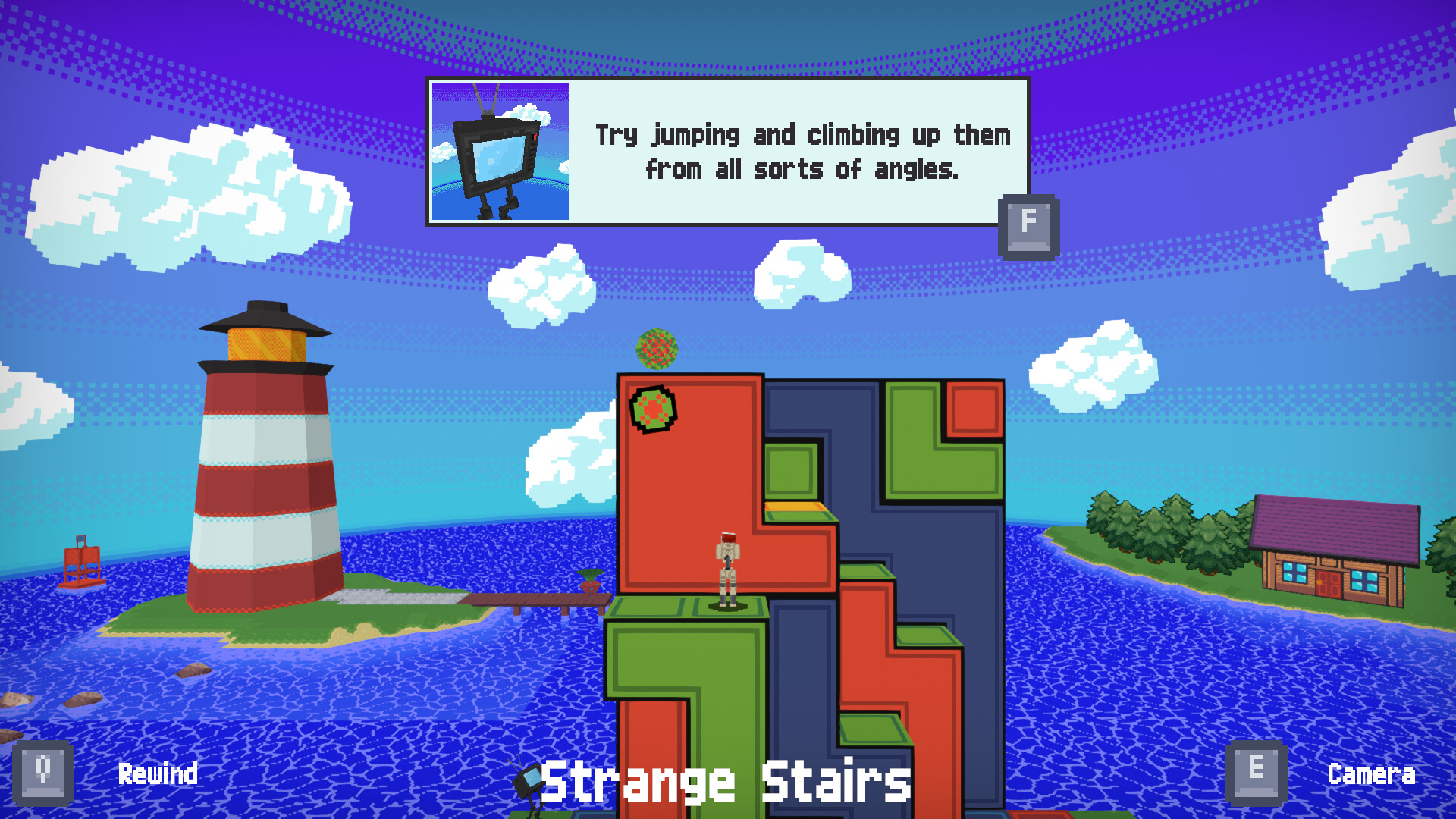Viewport: 1456px width, 819px height.
Task: Activate Rewind in the bottom-left corner
Action: click(x=157, y=774)
